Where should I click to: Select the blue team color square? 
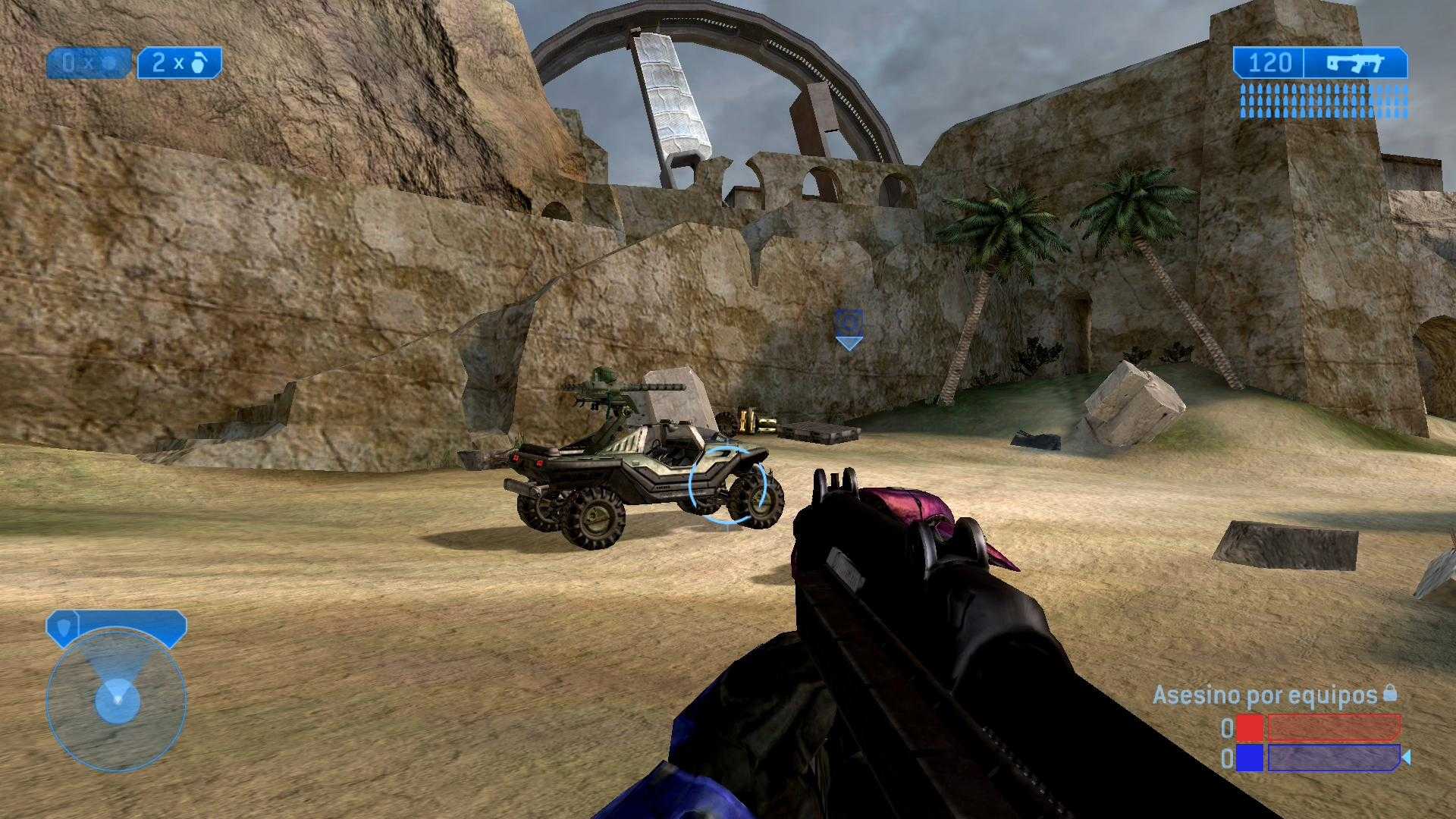click(1249, 758)
